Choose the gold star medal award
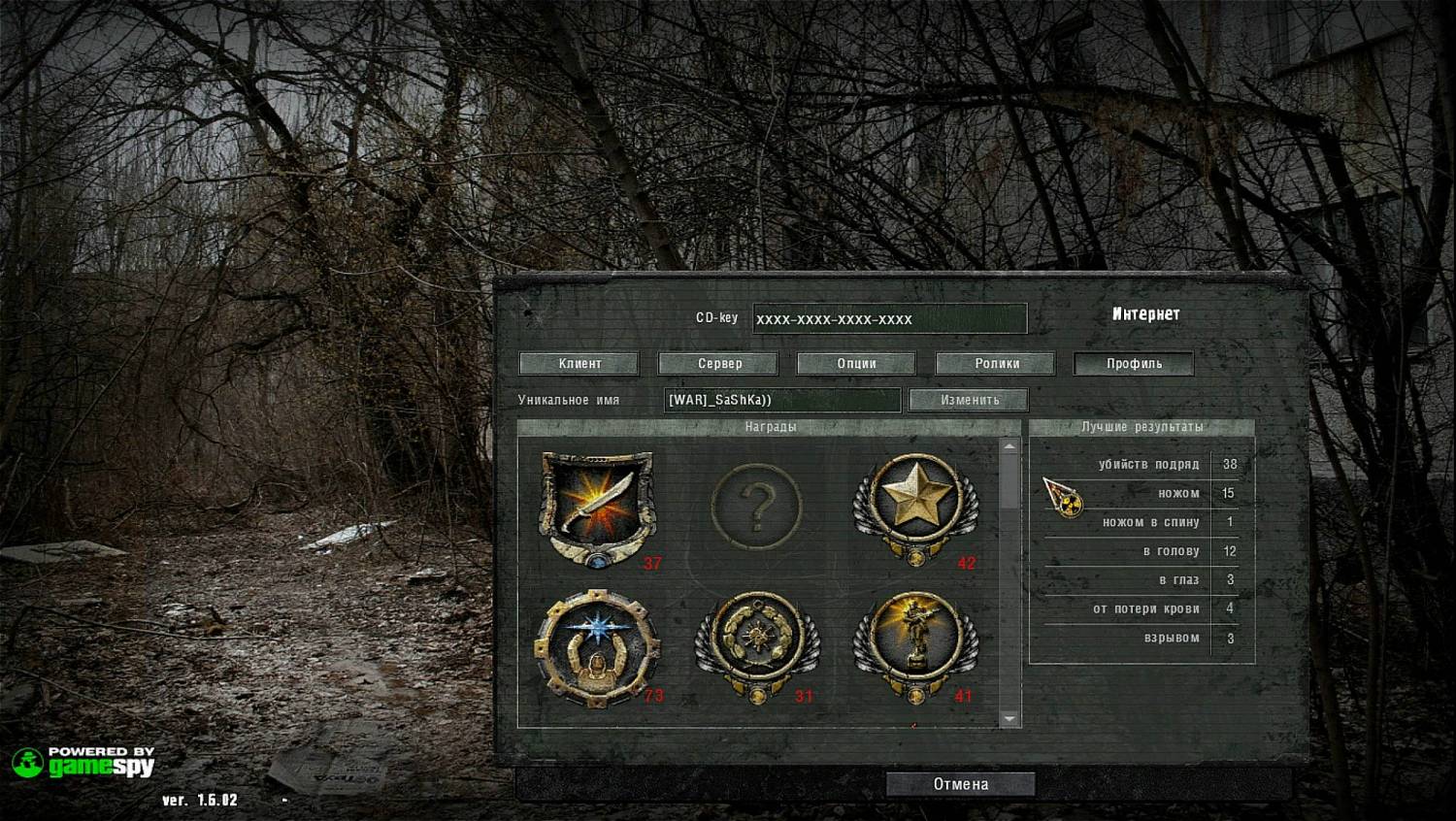1456x821 pixels. tap(914, 508)
